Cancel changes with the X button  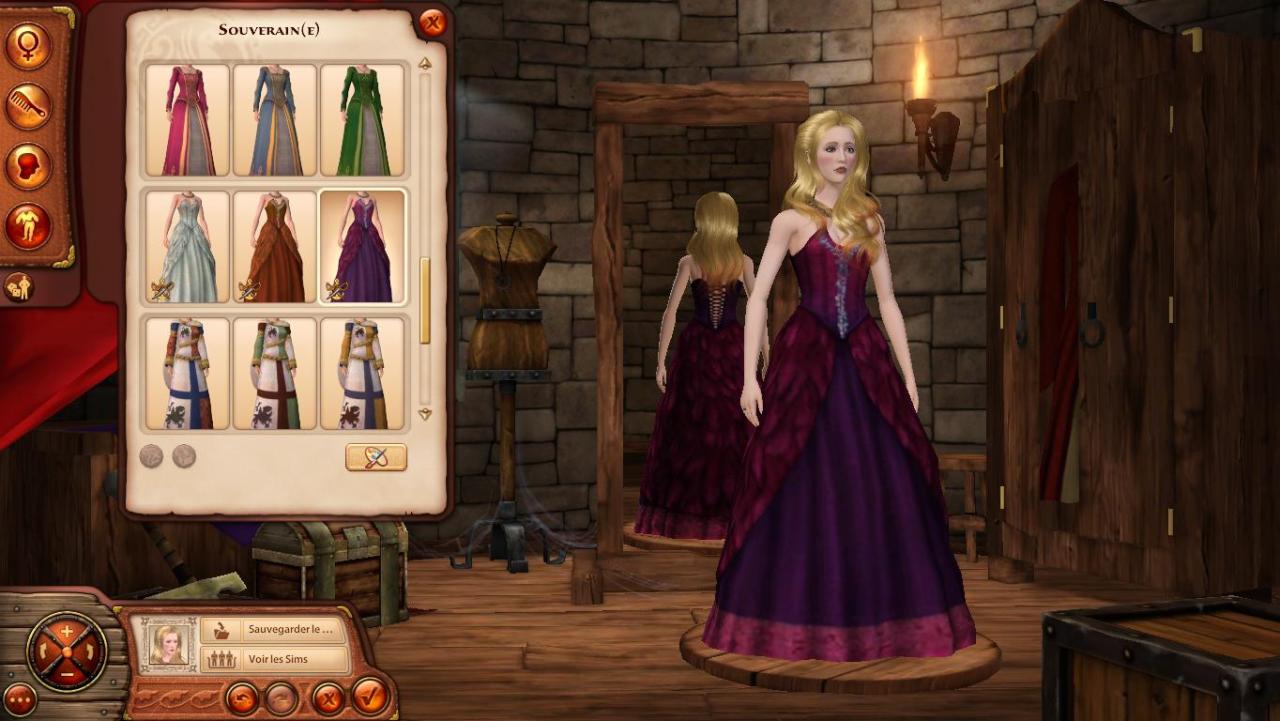coord(327,697)
